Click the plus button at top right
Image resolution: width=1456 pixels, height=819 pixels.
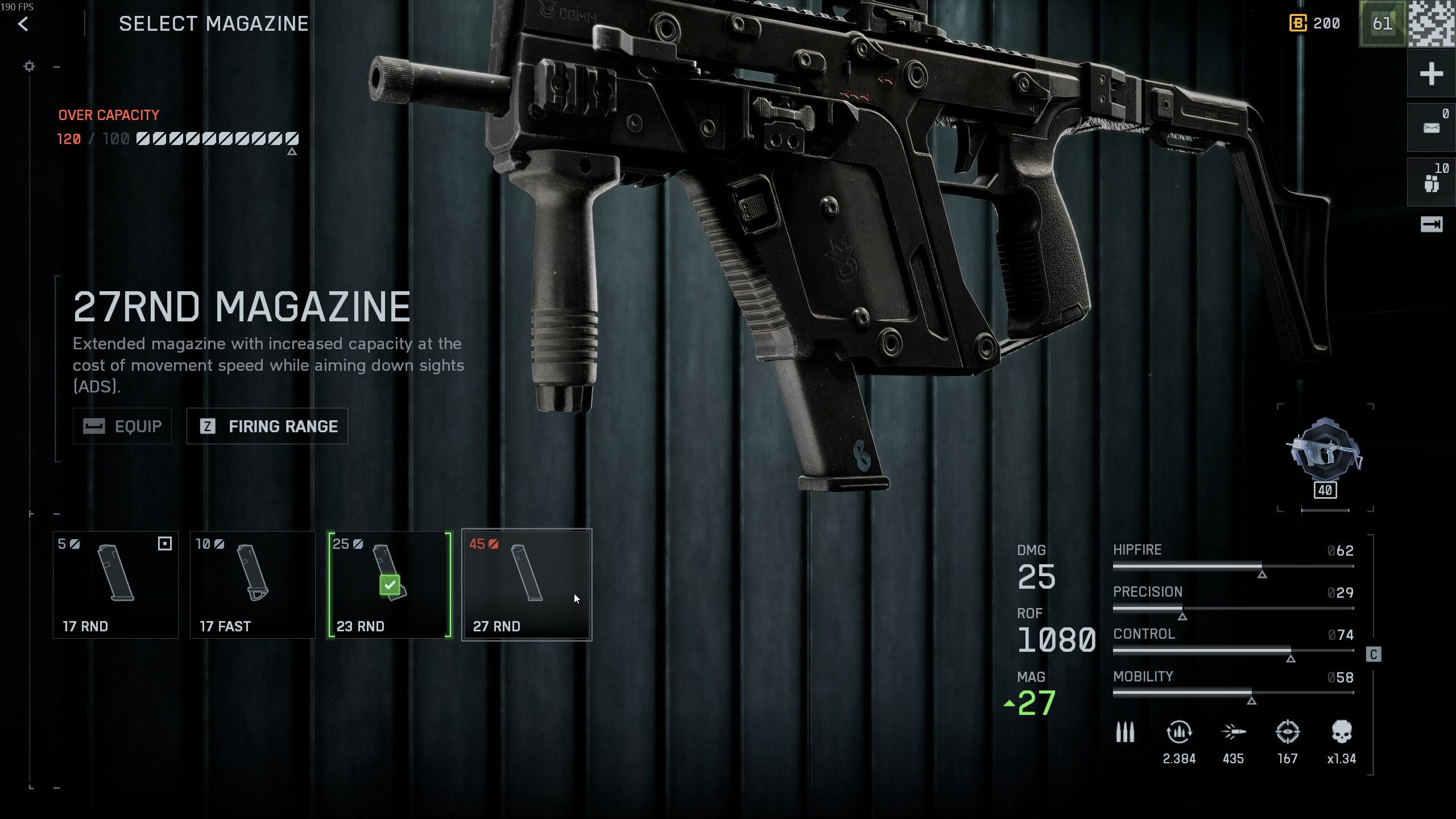(1431, 74)
